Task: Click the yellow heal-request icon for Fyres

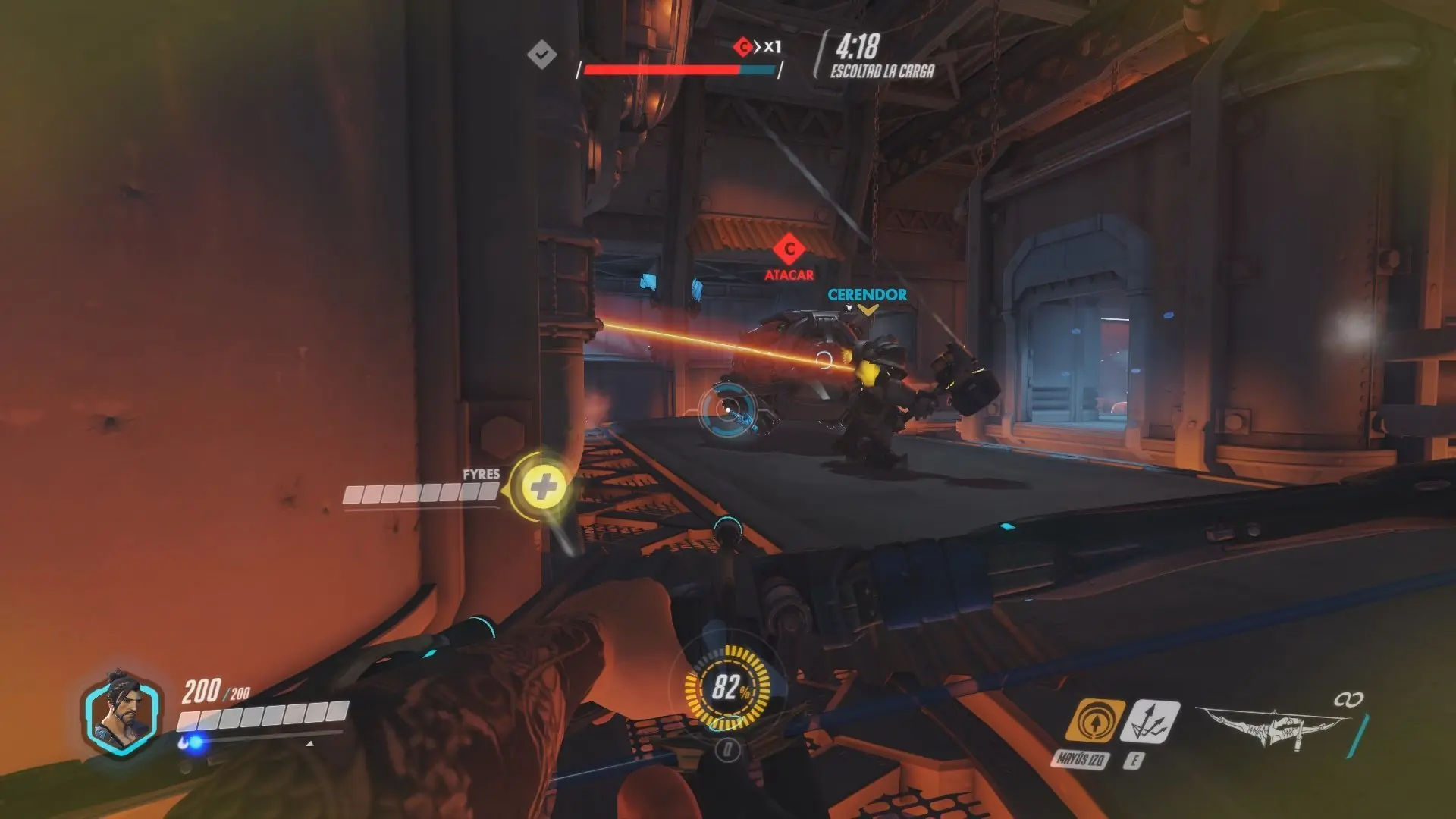Action: coord(541,487)
